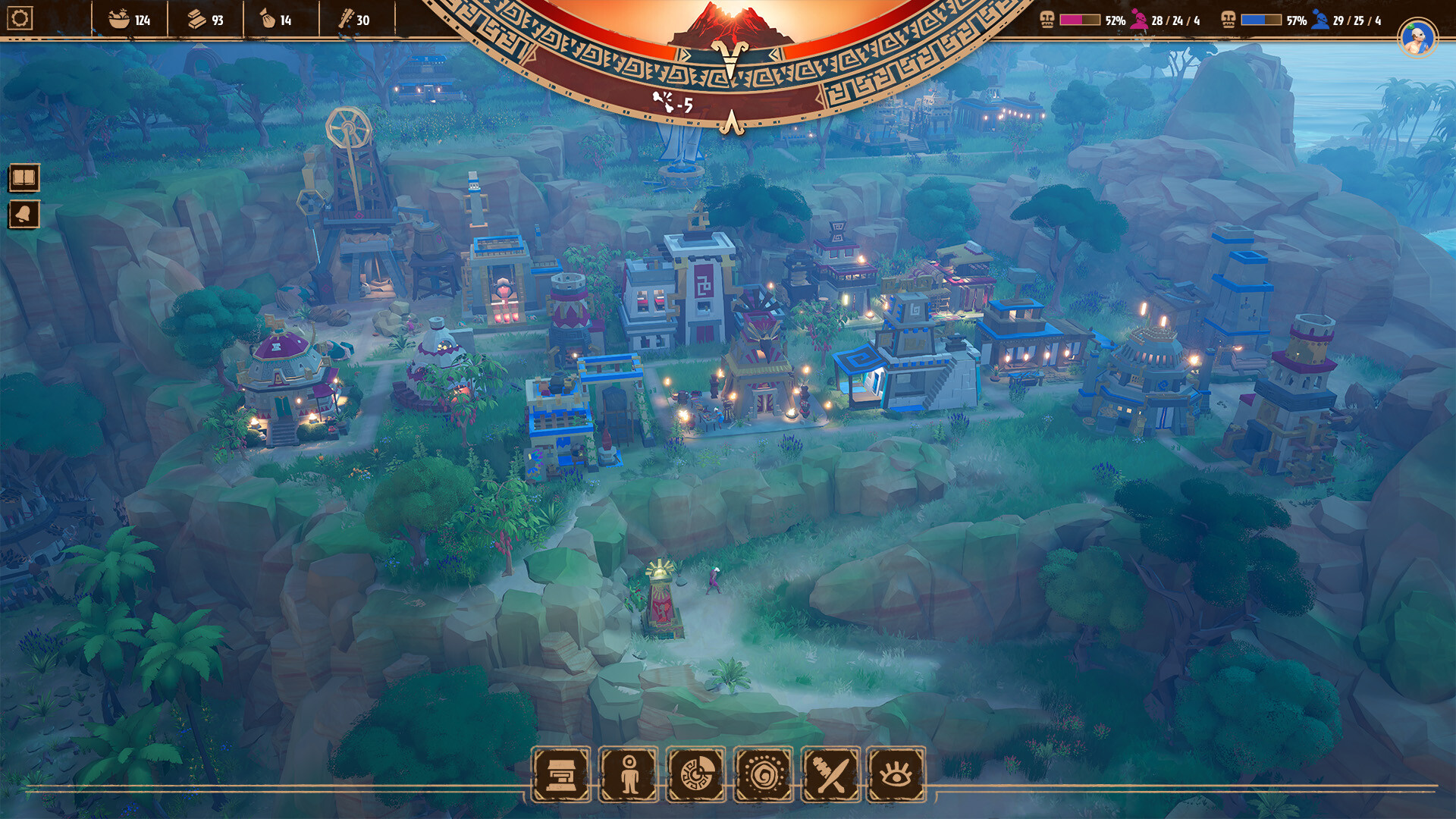Open the settings gear menu
This screenshot has width=1456, height=819.
coord(20,18)
